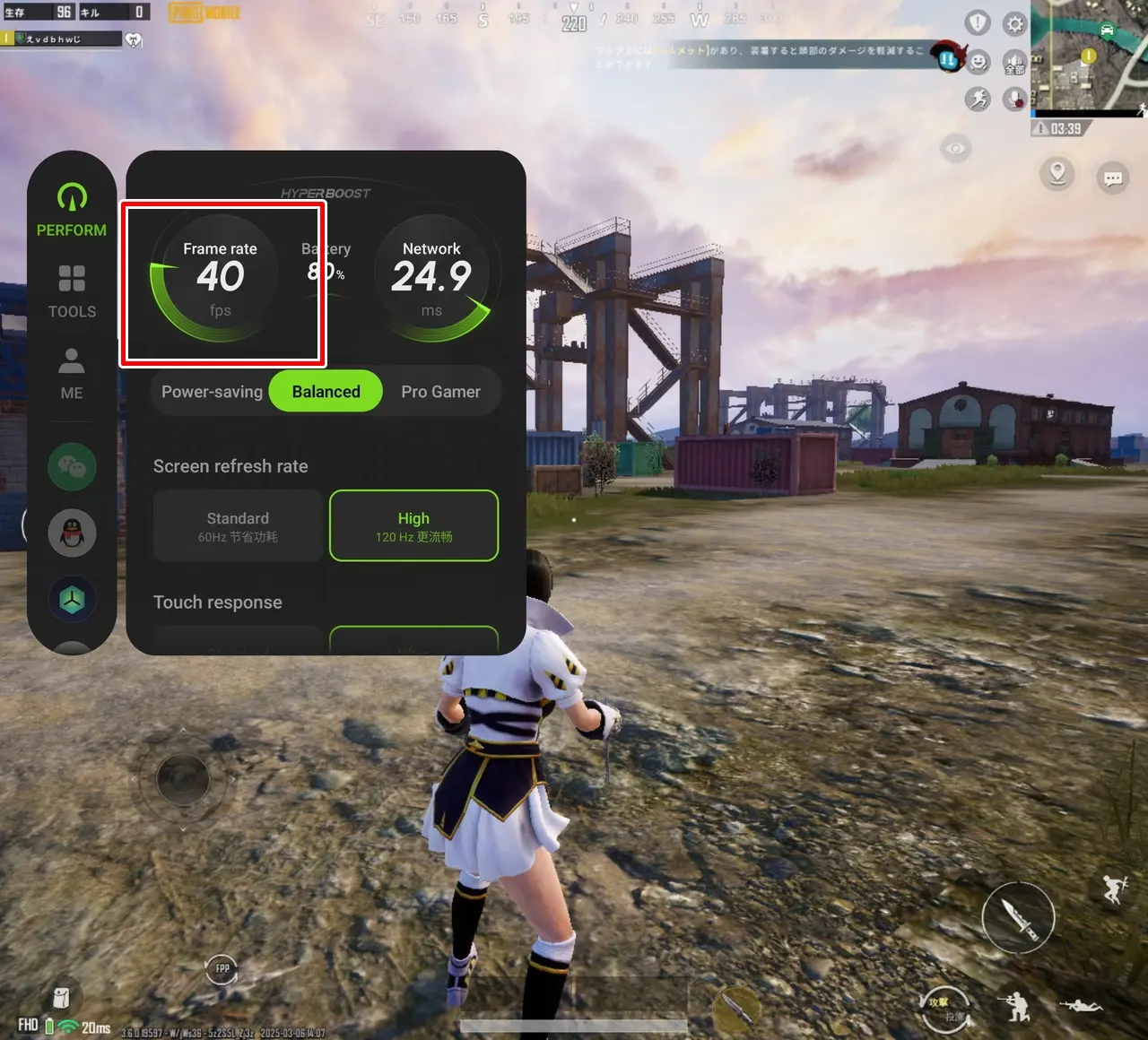Toggle the FPP camera perspective

(222, 968)
